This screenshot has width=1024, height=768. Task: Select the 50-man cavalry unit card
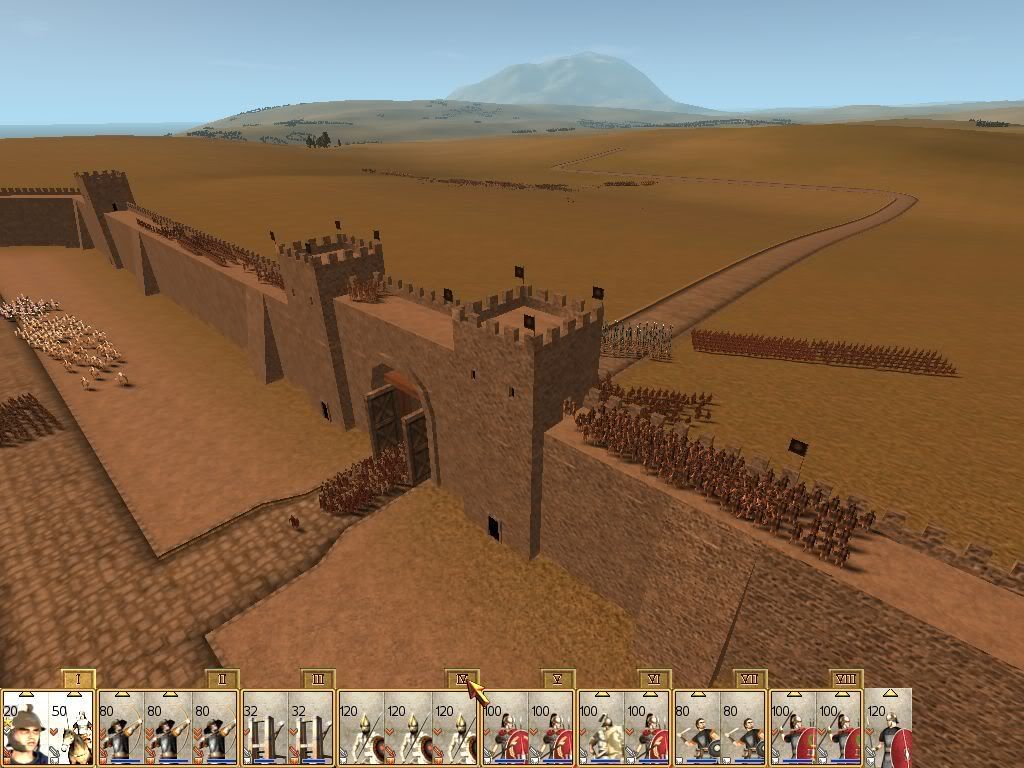pyautogui.click(x=72, y=728)
